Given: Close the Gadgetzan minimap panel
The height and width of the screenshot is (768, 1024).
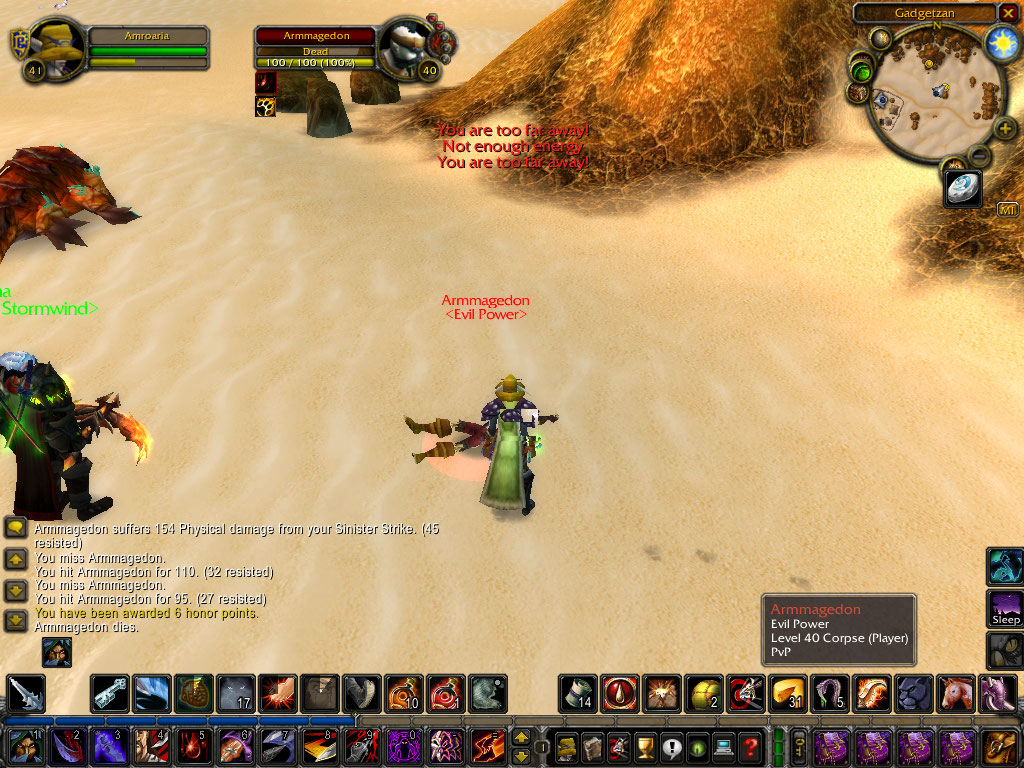Looking at the screenshot, I should click(x=1008, y=12).
